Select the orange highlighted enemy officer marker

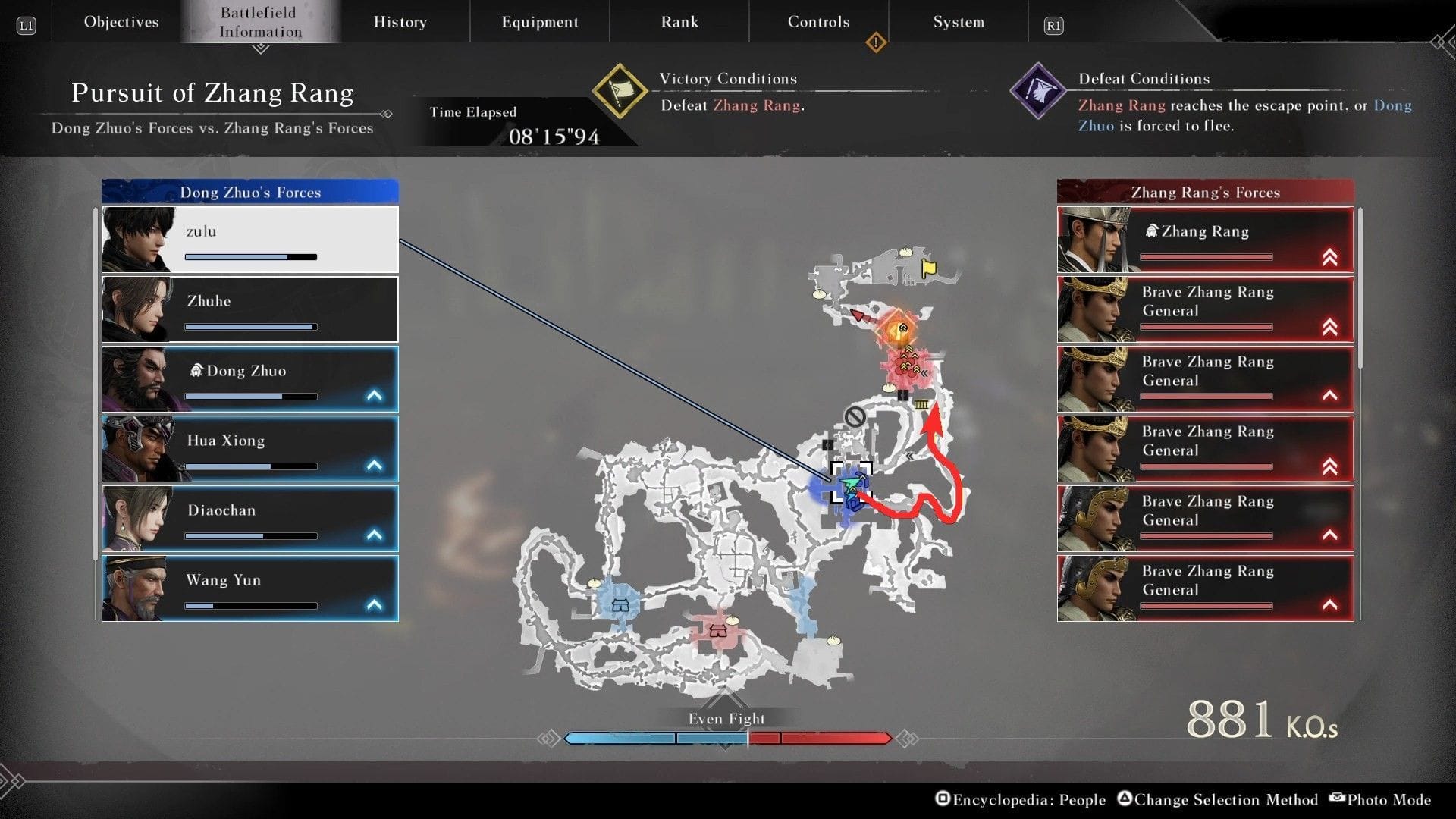(899, 330)
